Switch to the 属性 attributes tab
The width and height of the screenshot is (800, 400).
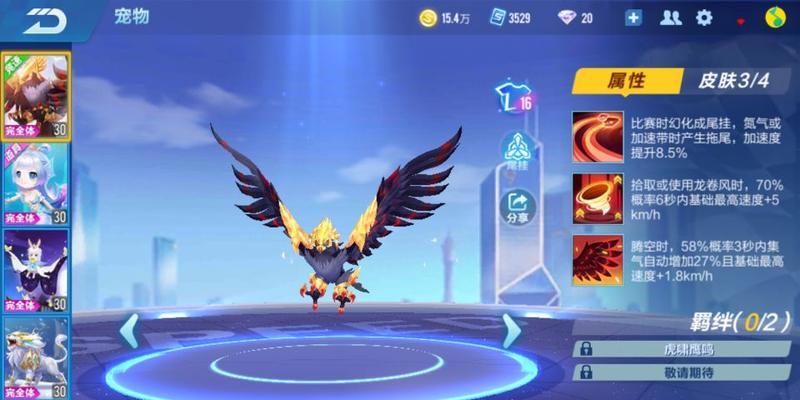(x=626, y=82)
